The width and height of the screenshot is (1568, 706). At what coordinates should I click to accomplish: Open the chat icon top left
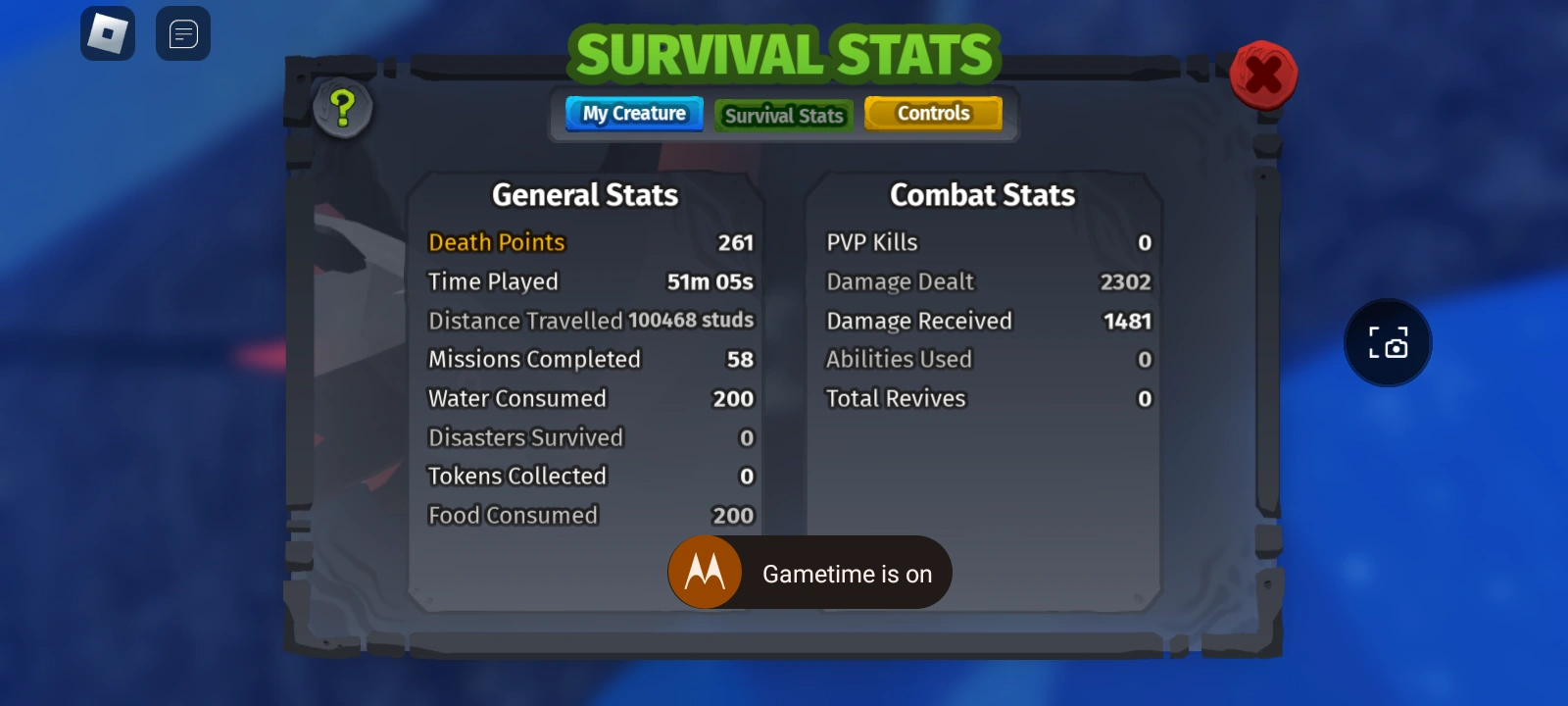click(182, 33)
